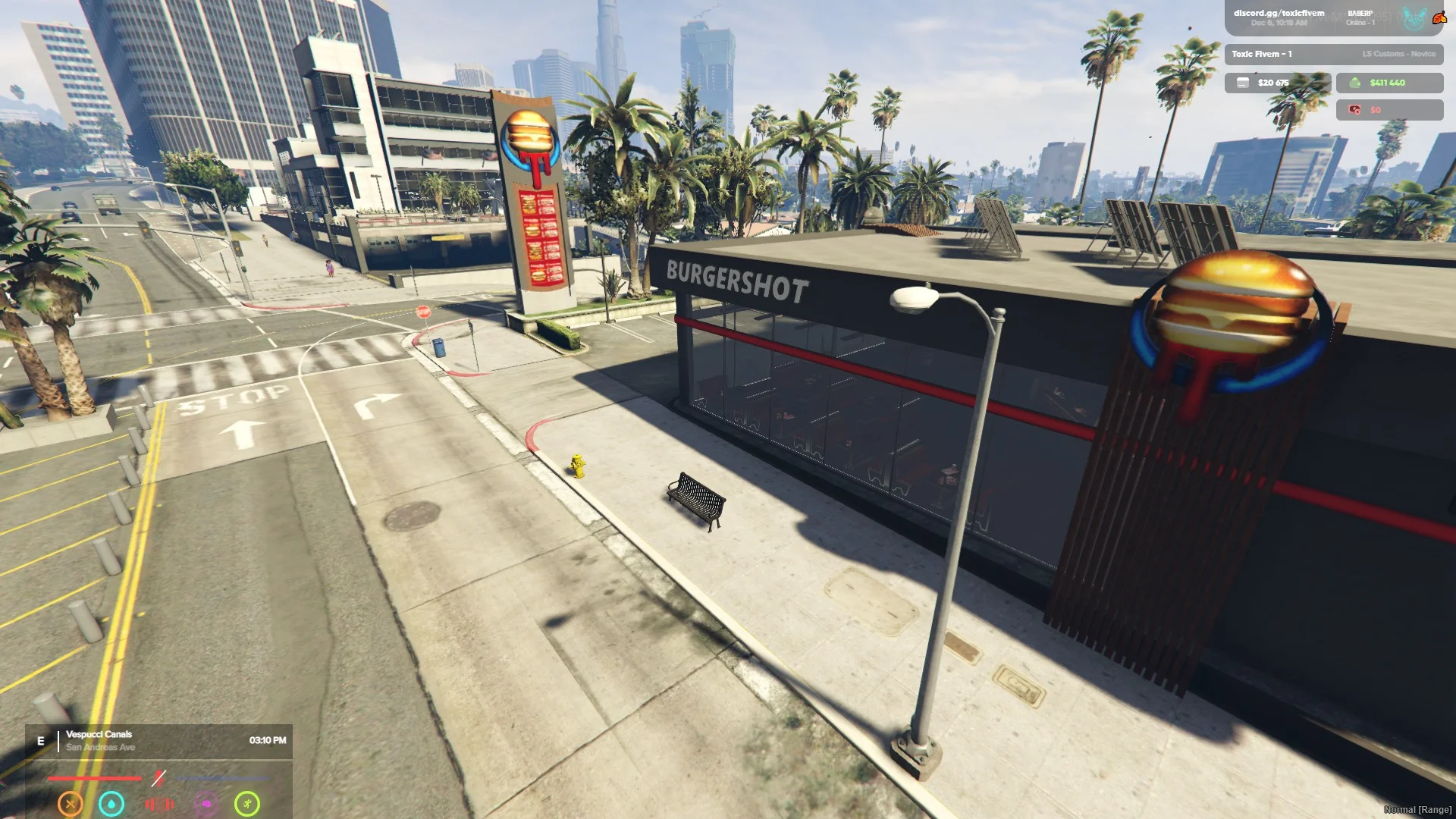
Task: Select the white bank card icon
Action: [1243, 83]
